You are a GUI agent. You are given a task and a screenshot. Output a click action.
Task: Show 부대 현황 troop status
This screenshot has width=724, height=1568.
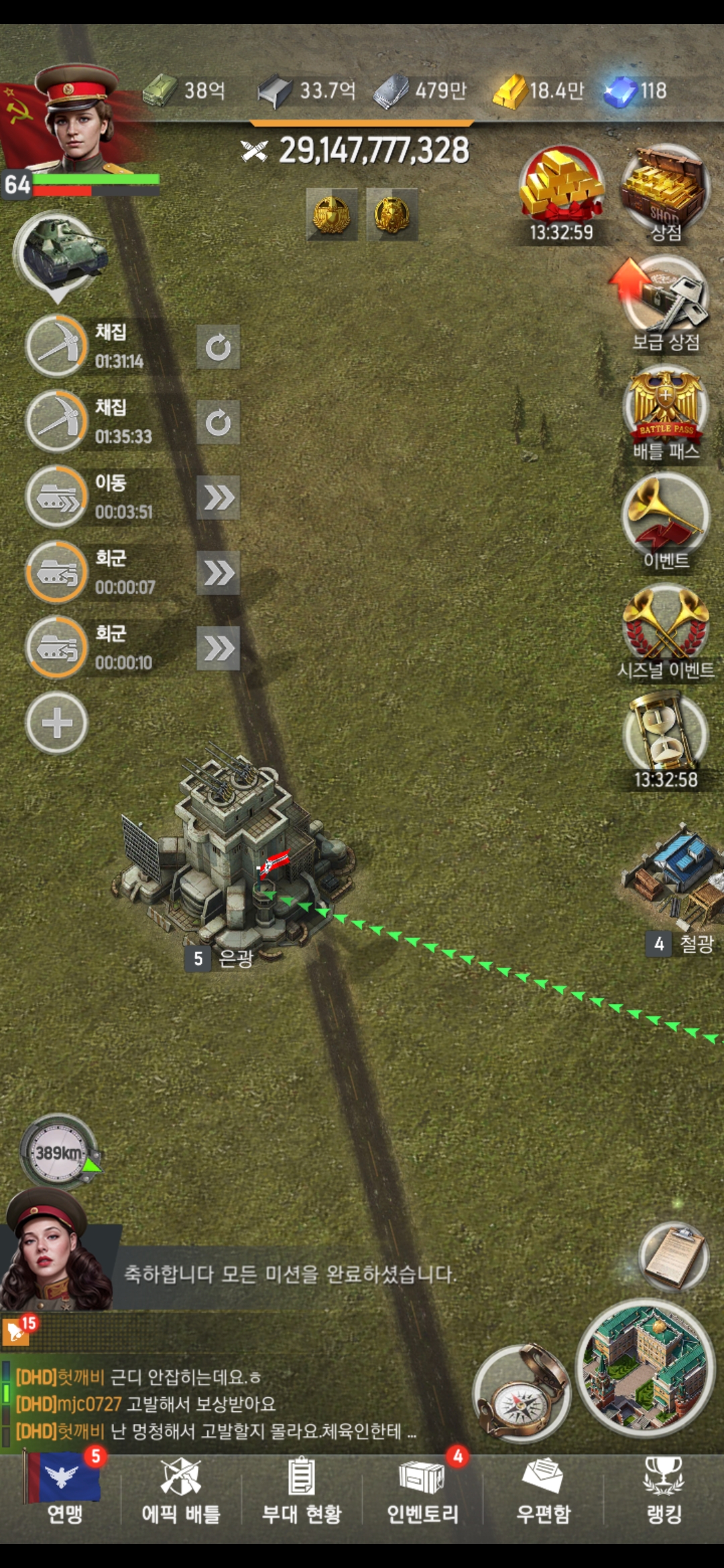tap(302, 1488)
